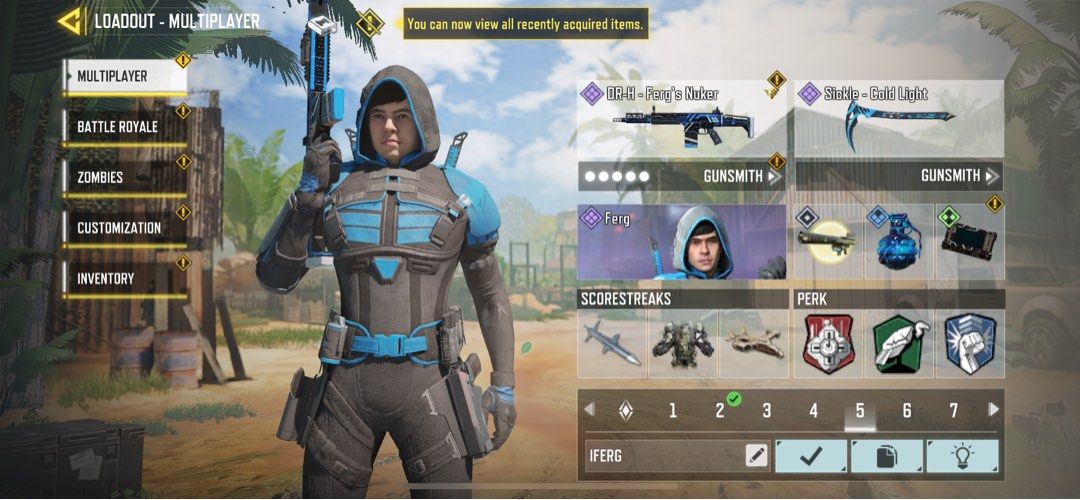Choose the Ferg operator card
The width and height of the screenshot is (1080, 500).
point(682,242)
